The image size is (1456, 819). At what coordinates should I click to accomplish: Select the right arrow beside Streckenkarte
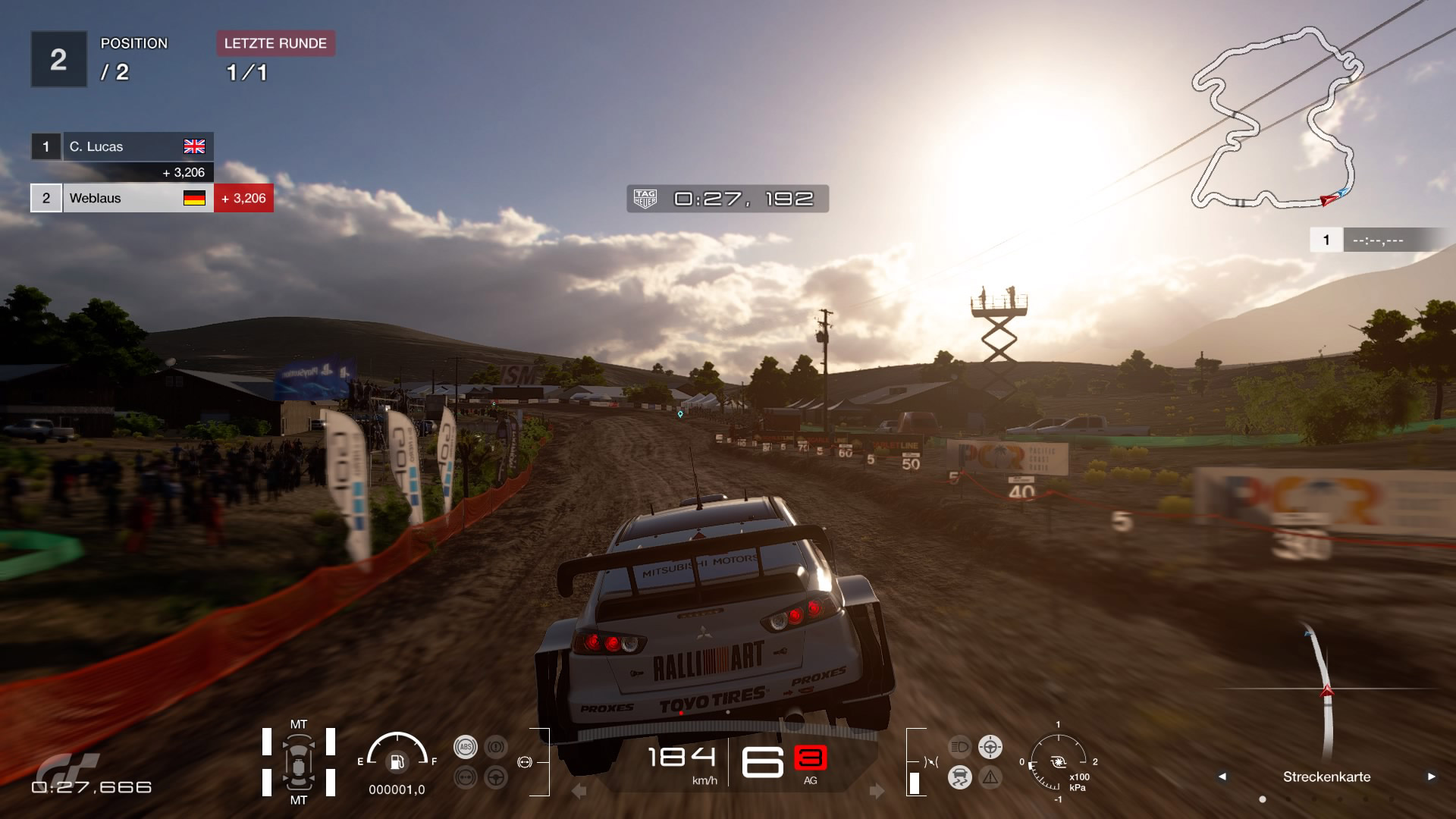(x=1431, y=777)
